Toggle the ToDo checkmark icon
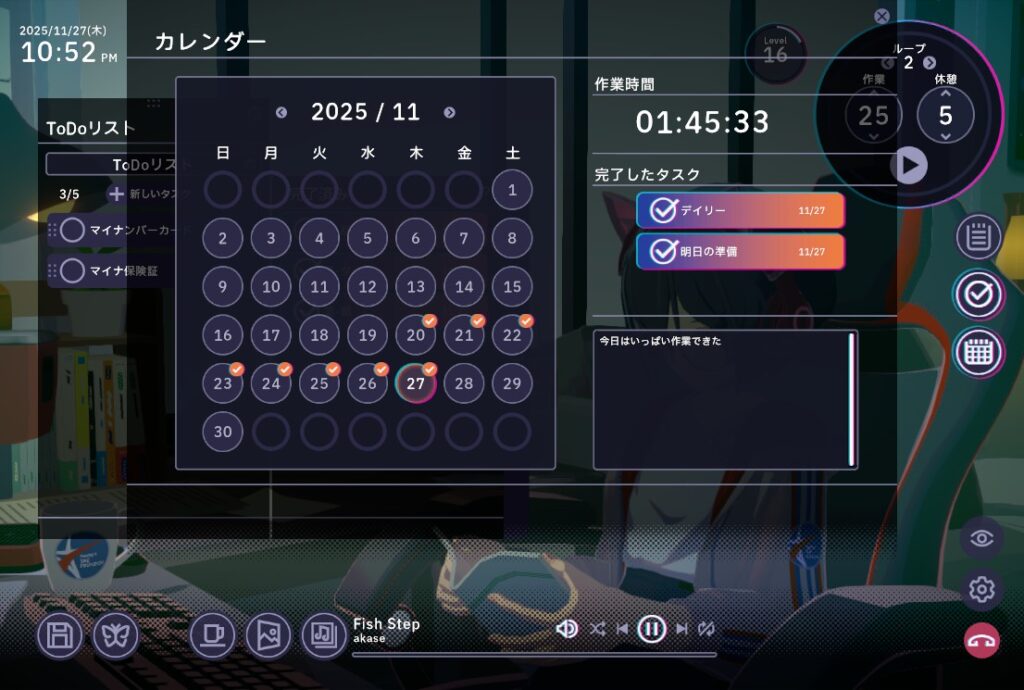This screenshot has width=1024, height=690. (x=978, y=294)
